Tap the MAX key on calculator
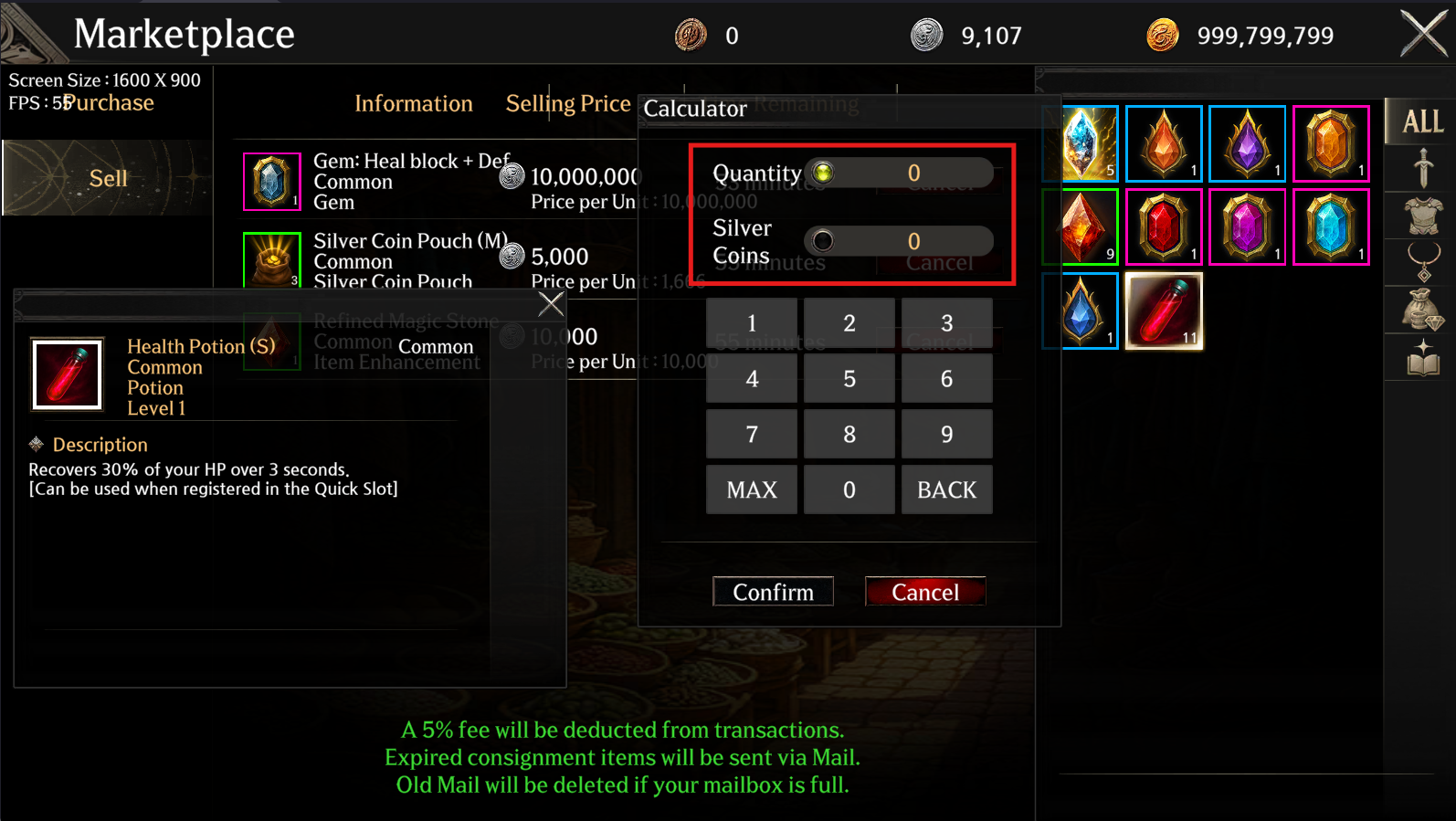The image size is (1456, 821). click(752, 489)
